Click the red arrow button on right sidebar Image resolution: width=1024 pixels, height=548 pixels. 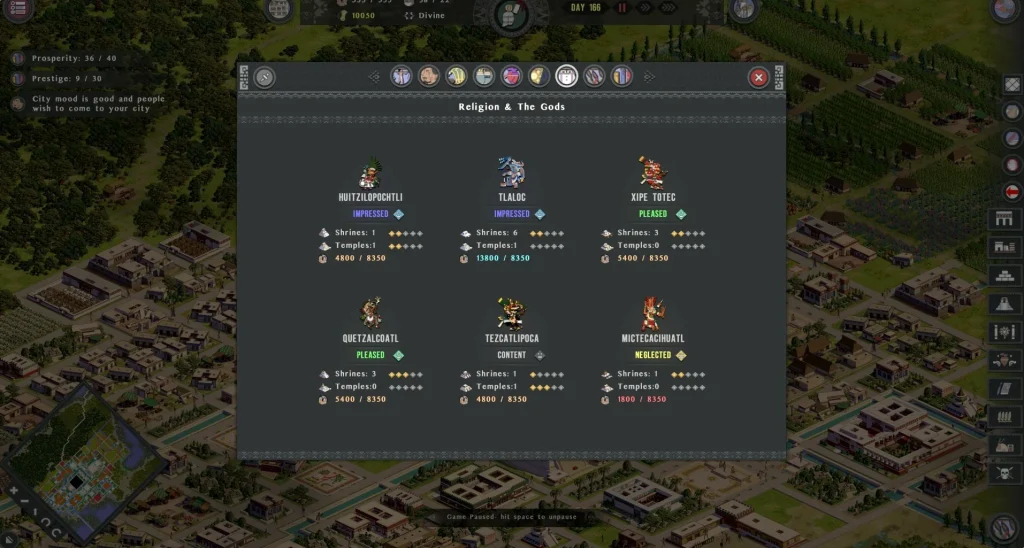[1012, 191]
